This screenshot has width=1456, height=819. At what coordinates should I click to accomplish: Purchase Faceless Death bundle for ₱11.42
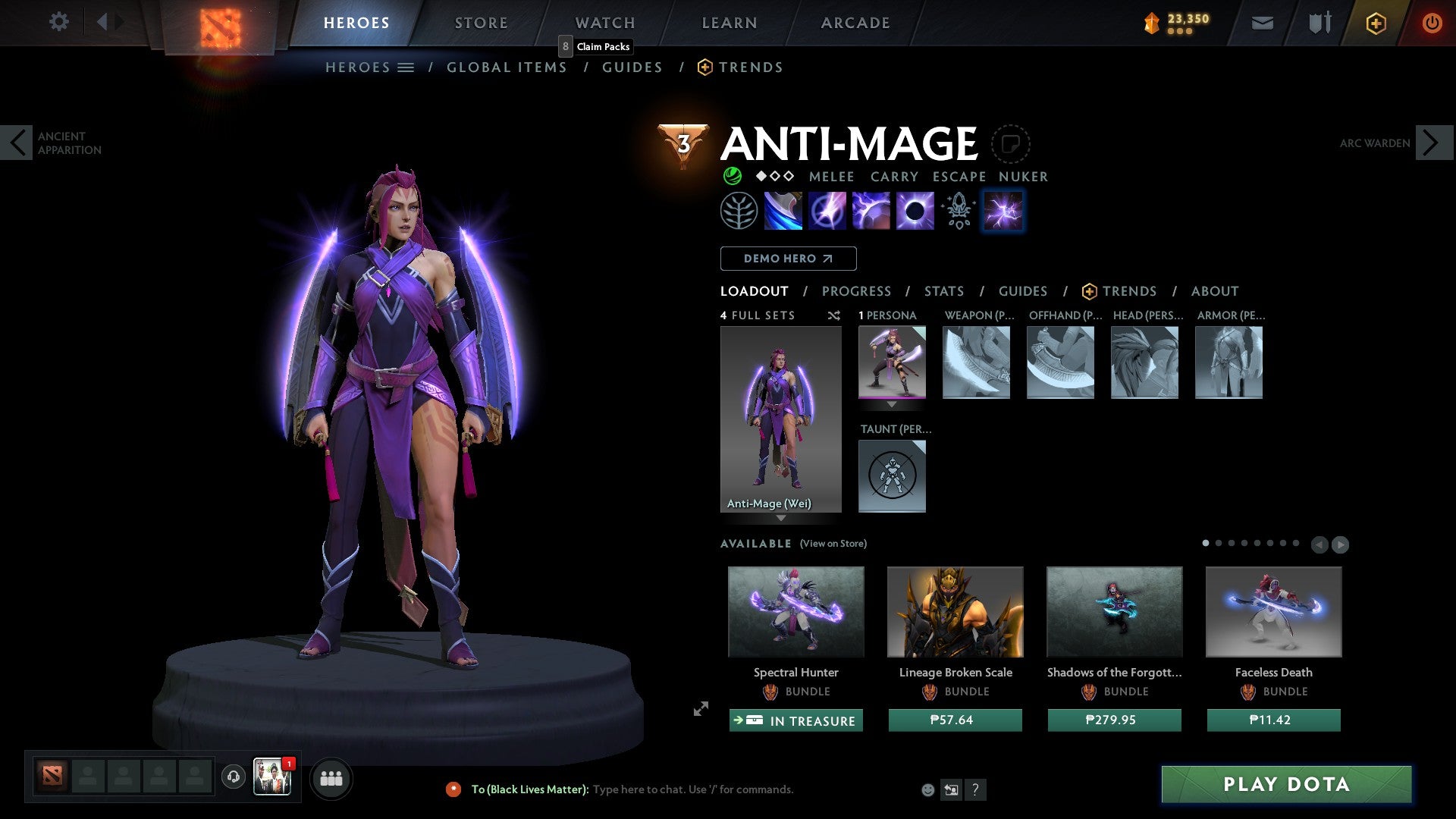(1273, 720)
